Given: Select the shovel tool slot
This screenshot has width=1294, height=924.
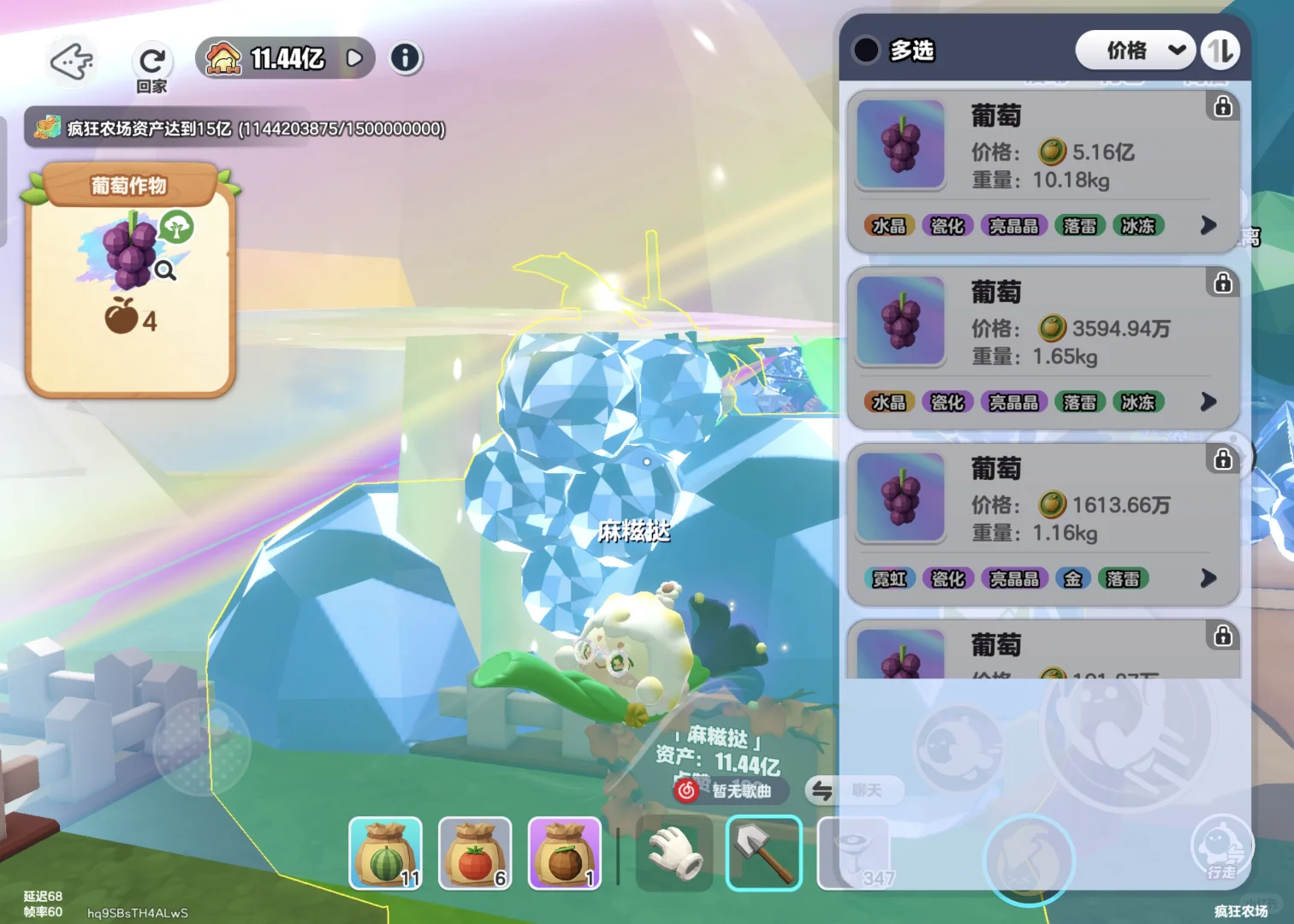Looking at the screenshot, I should pyautogui.click(x=763, y=853).
